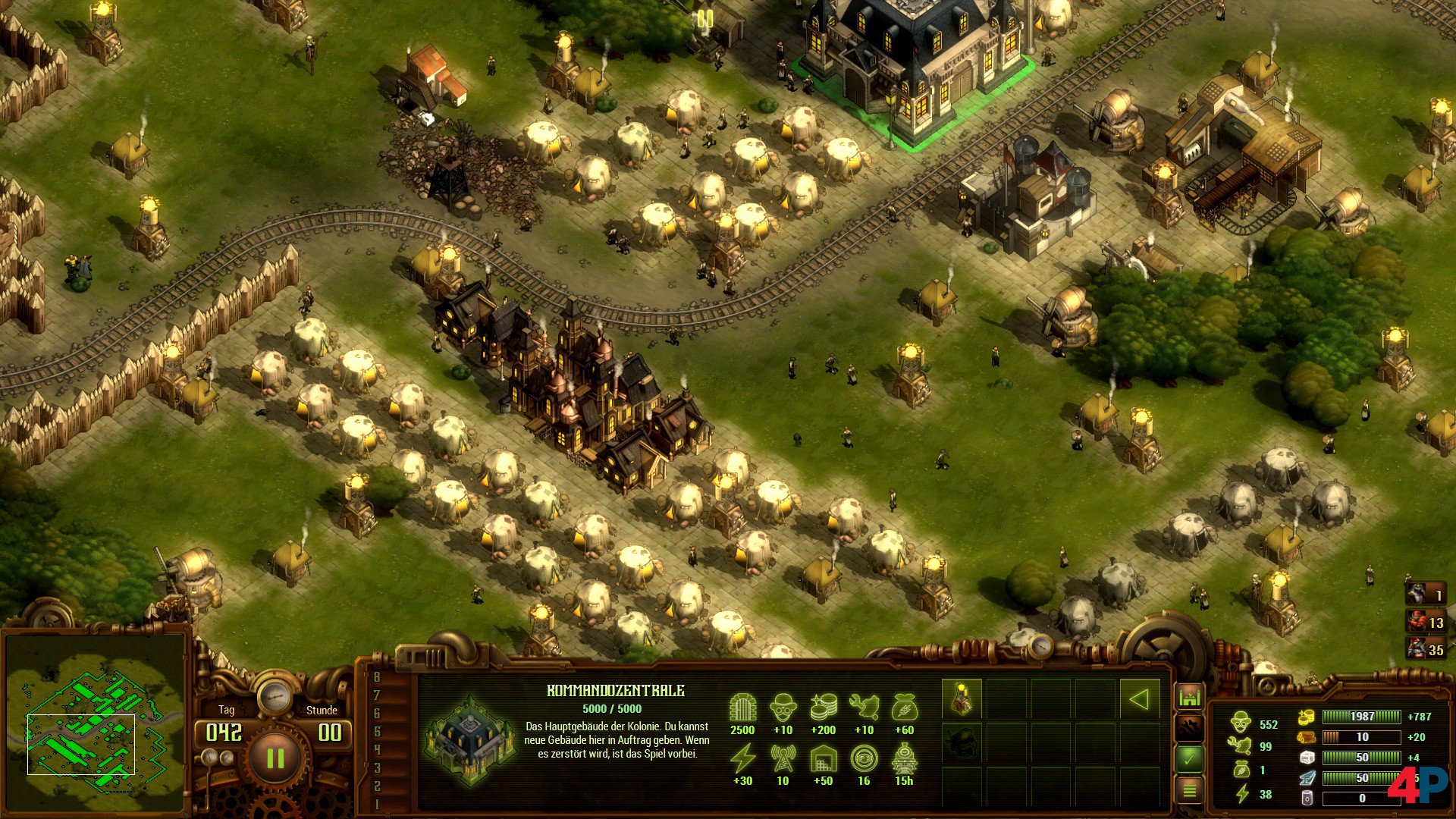
Task: Select the Kommandozentrale building portrait
Action: pos(469,737)
